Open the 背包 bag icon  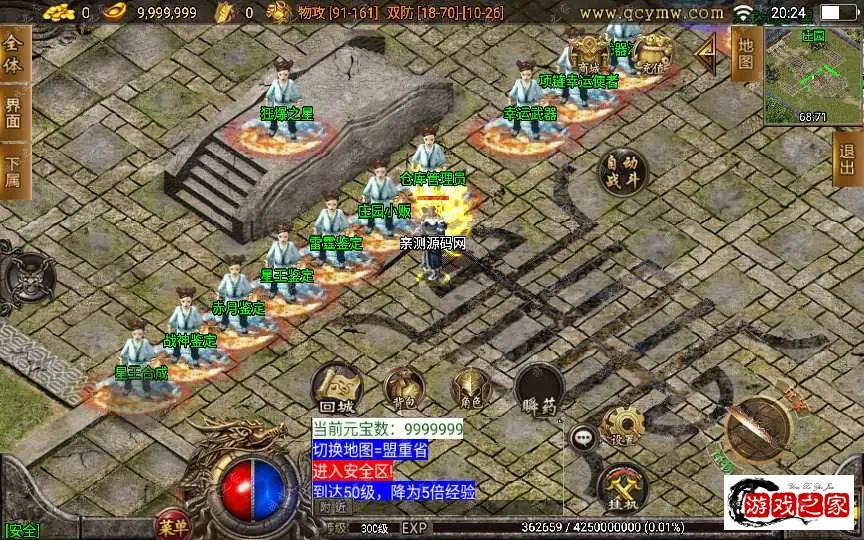pos(404,387)
